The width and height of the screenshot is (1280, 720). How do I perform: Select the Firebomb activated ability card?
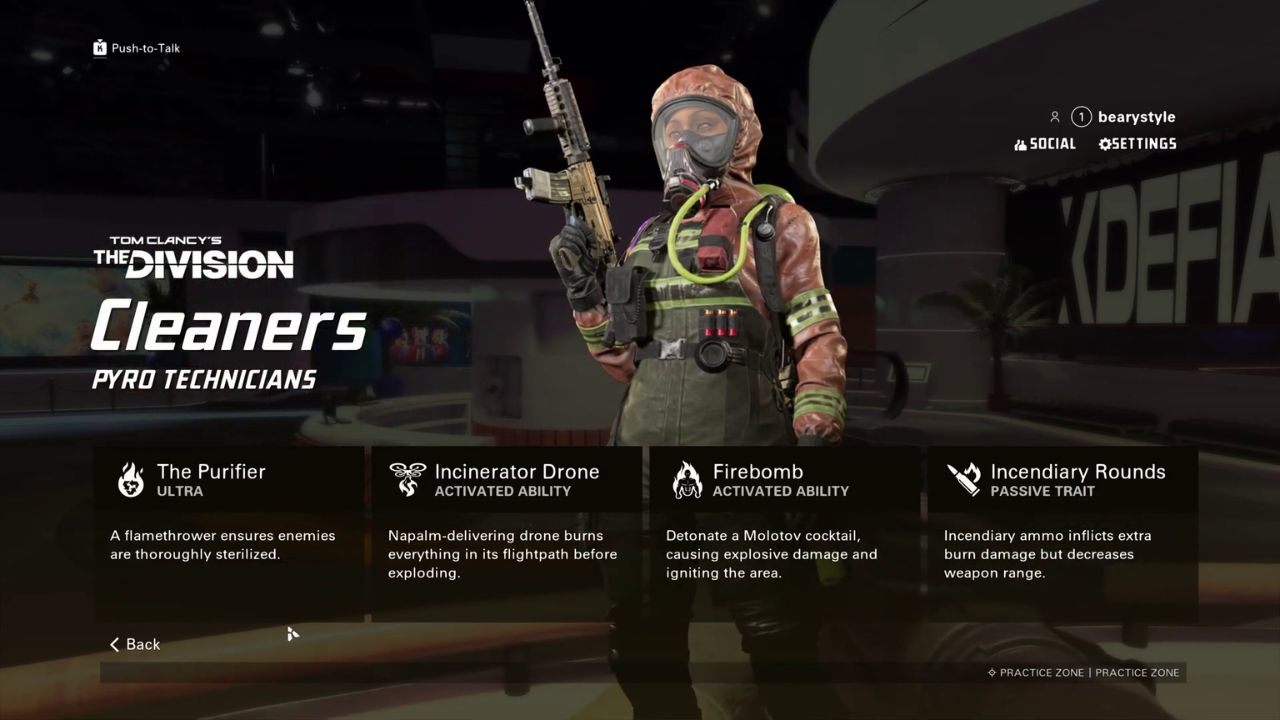(x=784, y=535)
